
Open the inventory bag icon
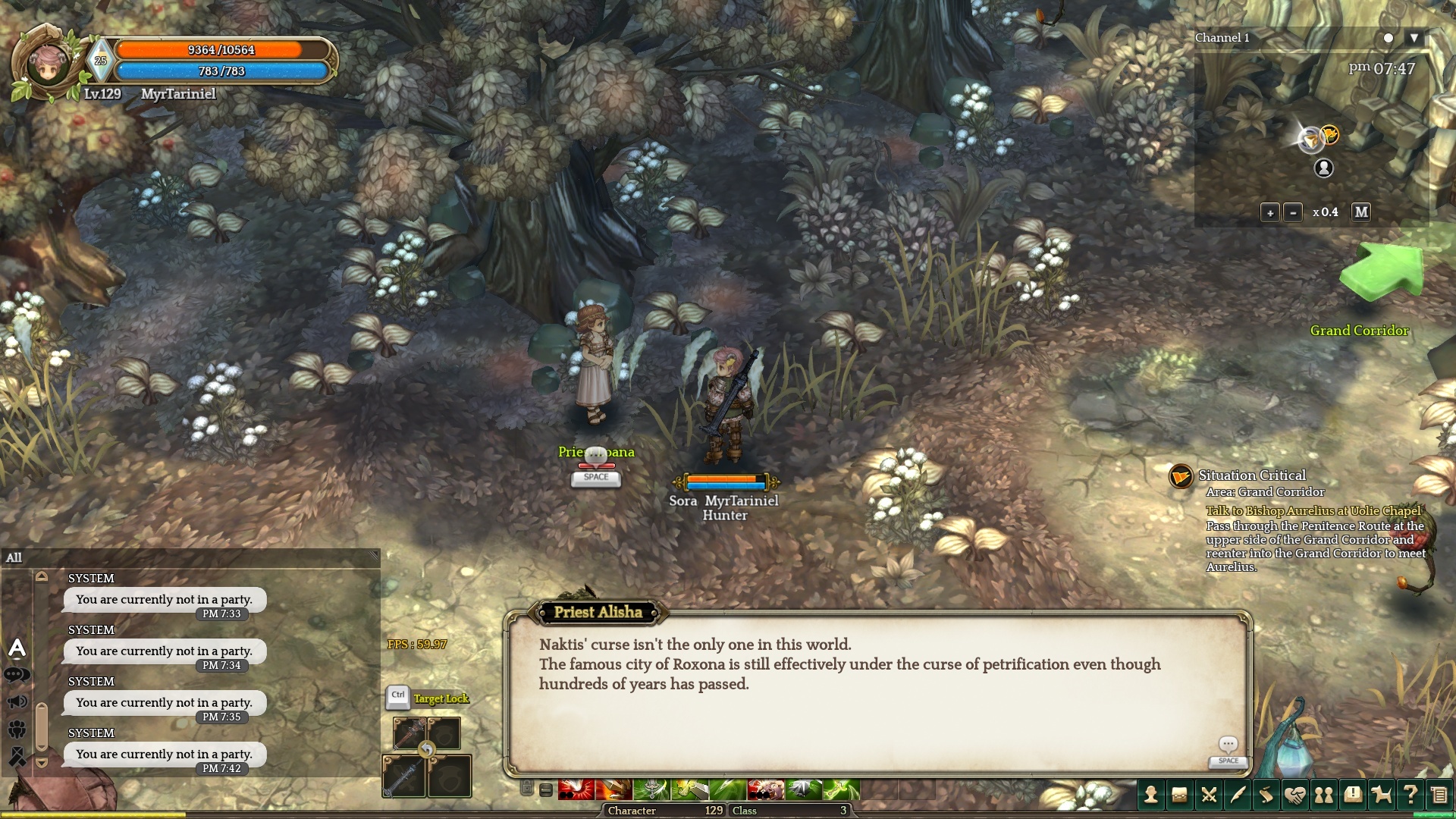point(1179,795)
